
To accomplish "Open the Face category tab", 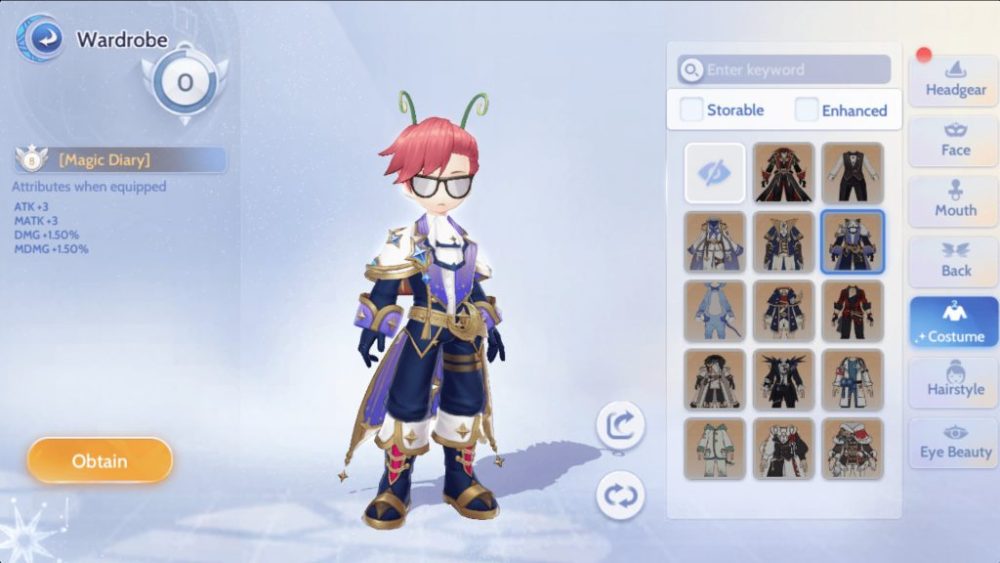I will [x=954, y=140].
